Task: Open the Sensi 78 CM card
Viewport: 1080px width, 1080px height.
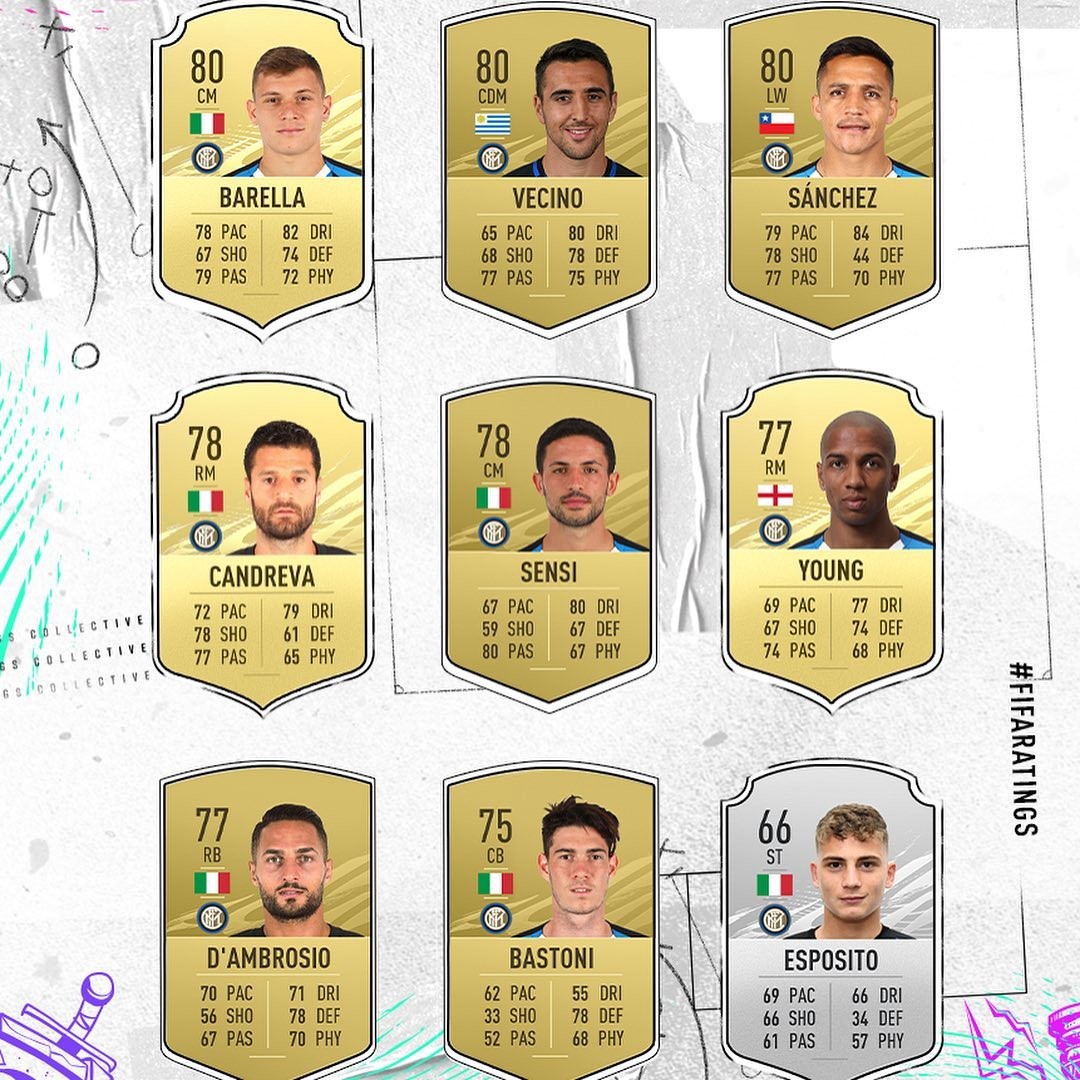Action: (x=547, y=545)
